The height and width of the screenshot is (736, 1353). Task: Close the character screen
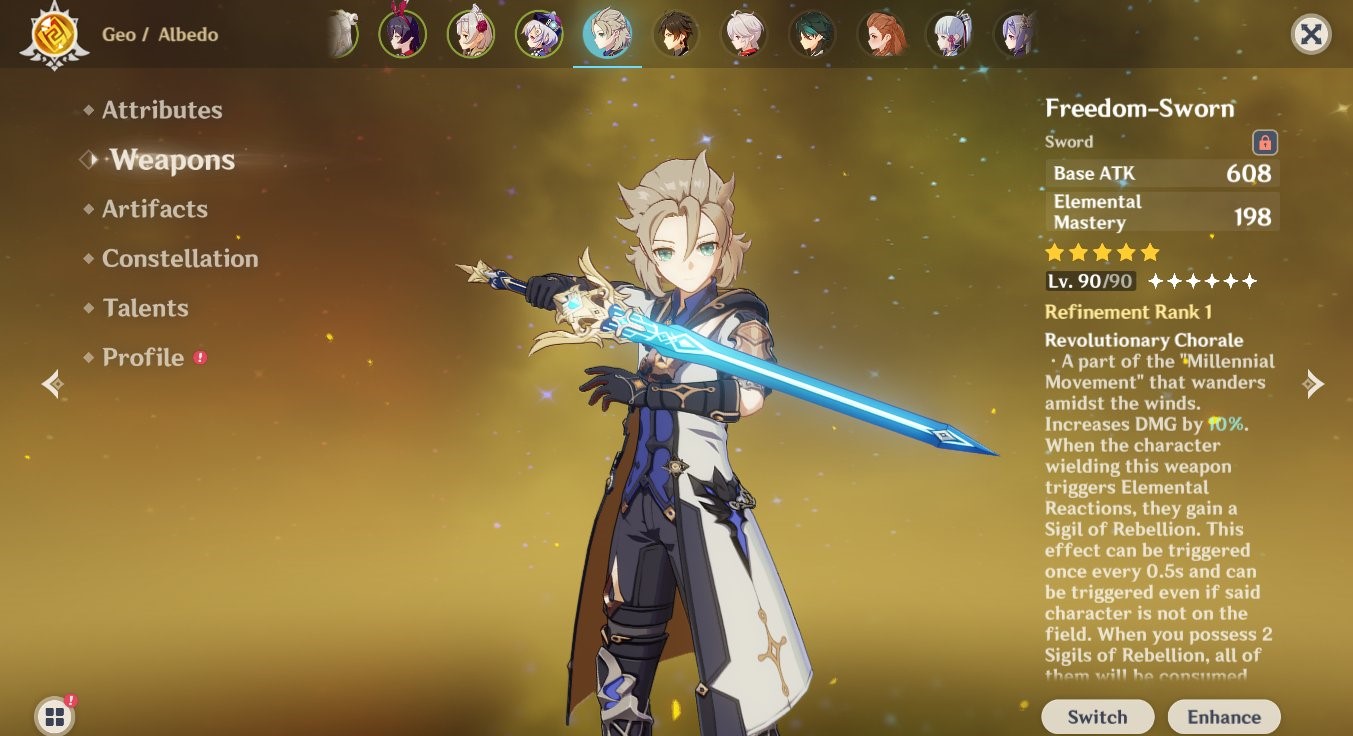point(1310,35)
